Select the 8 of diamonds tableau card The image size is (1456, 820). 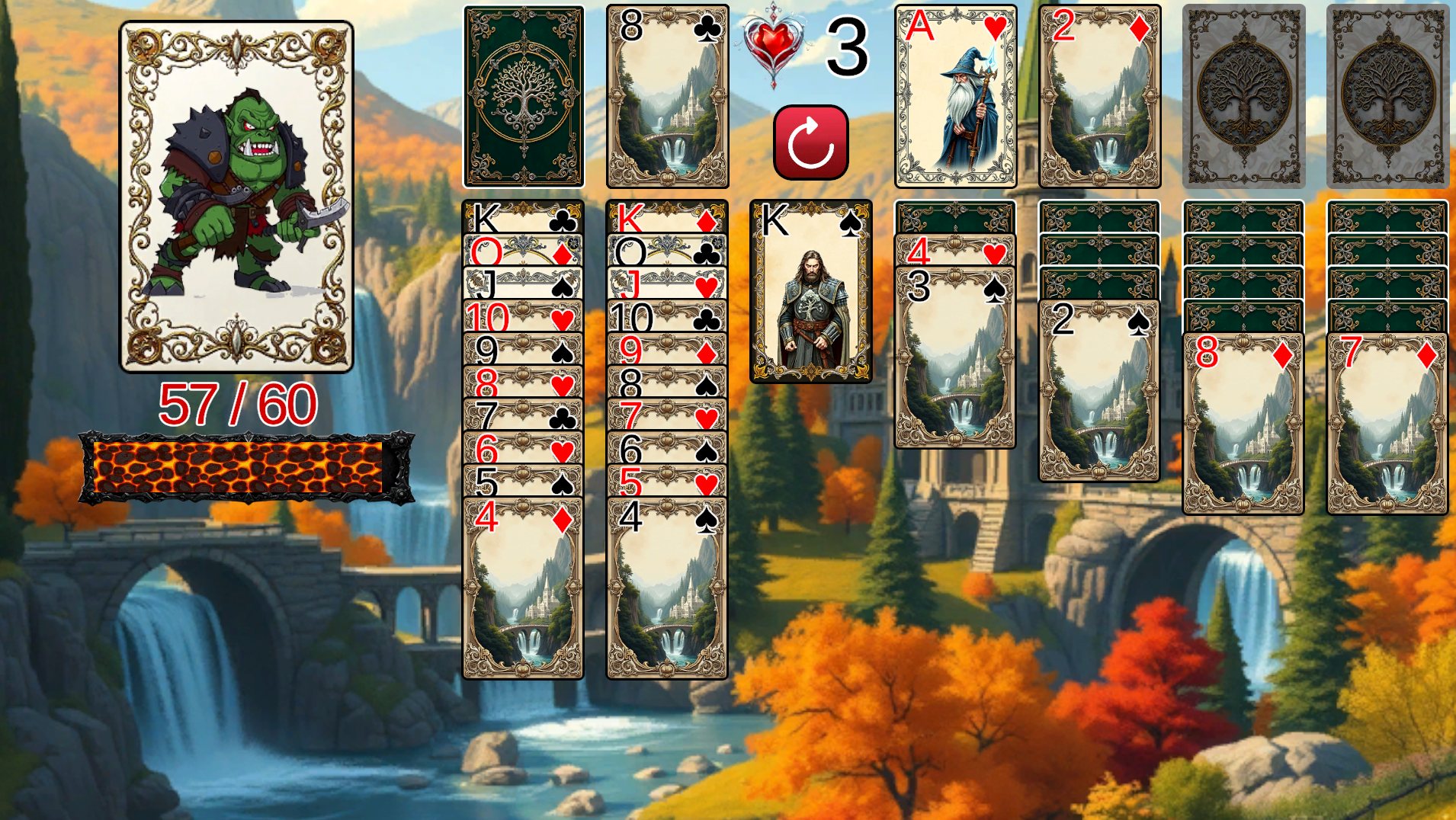1243,424
